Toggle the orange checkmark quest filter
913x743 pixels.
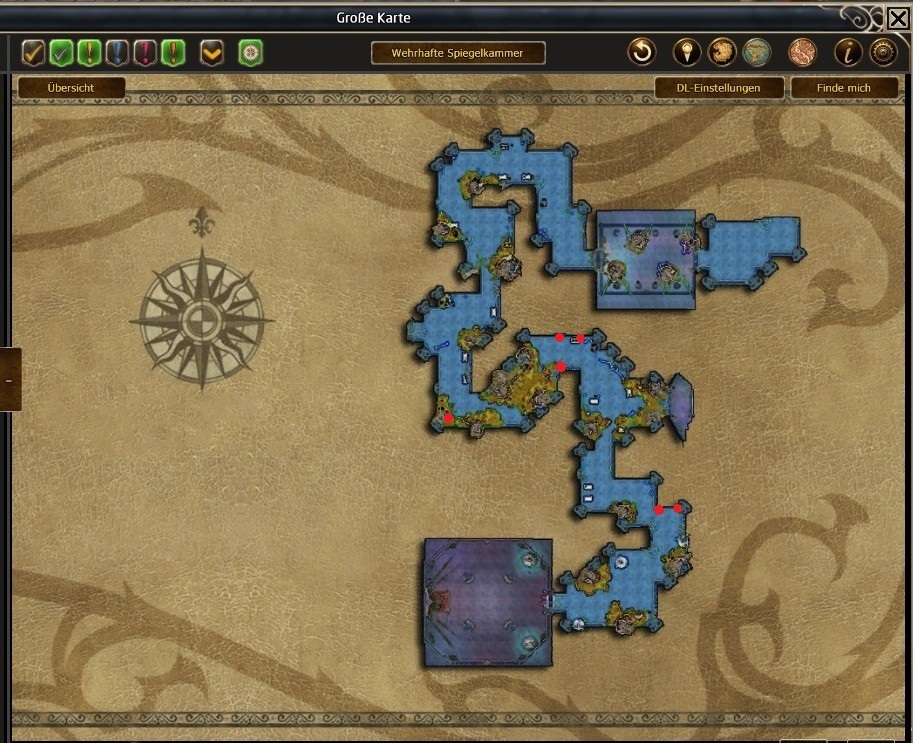pyautogui.click(x=34, y=52)
